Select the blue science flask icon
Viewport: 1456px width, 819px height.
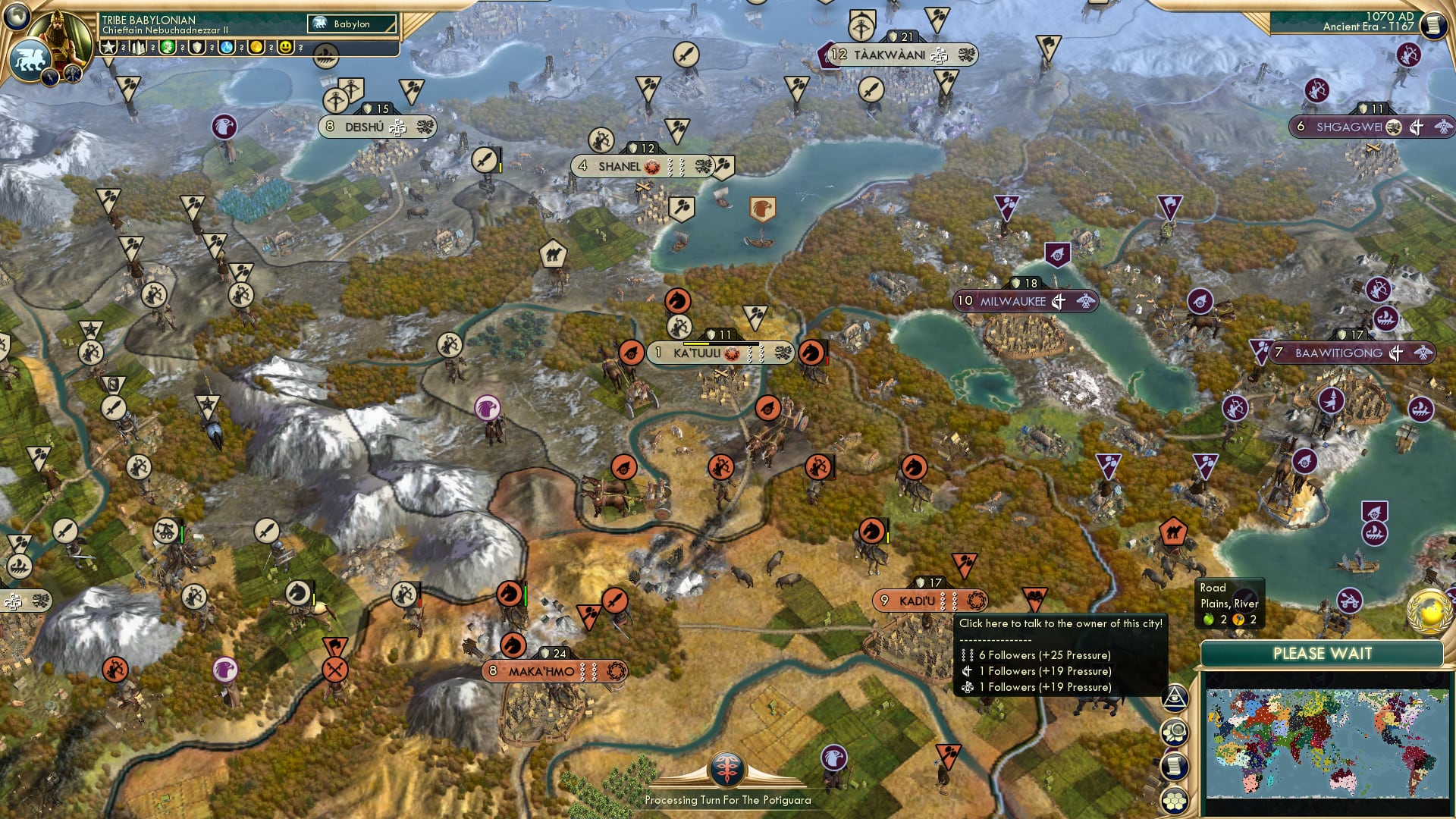click(x=226, y=47)
